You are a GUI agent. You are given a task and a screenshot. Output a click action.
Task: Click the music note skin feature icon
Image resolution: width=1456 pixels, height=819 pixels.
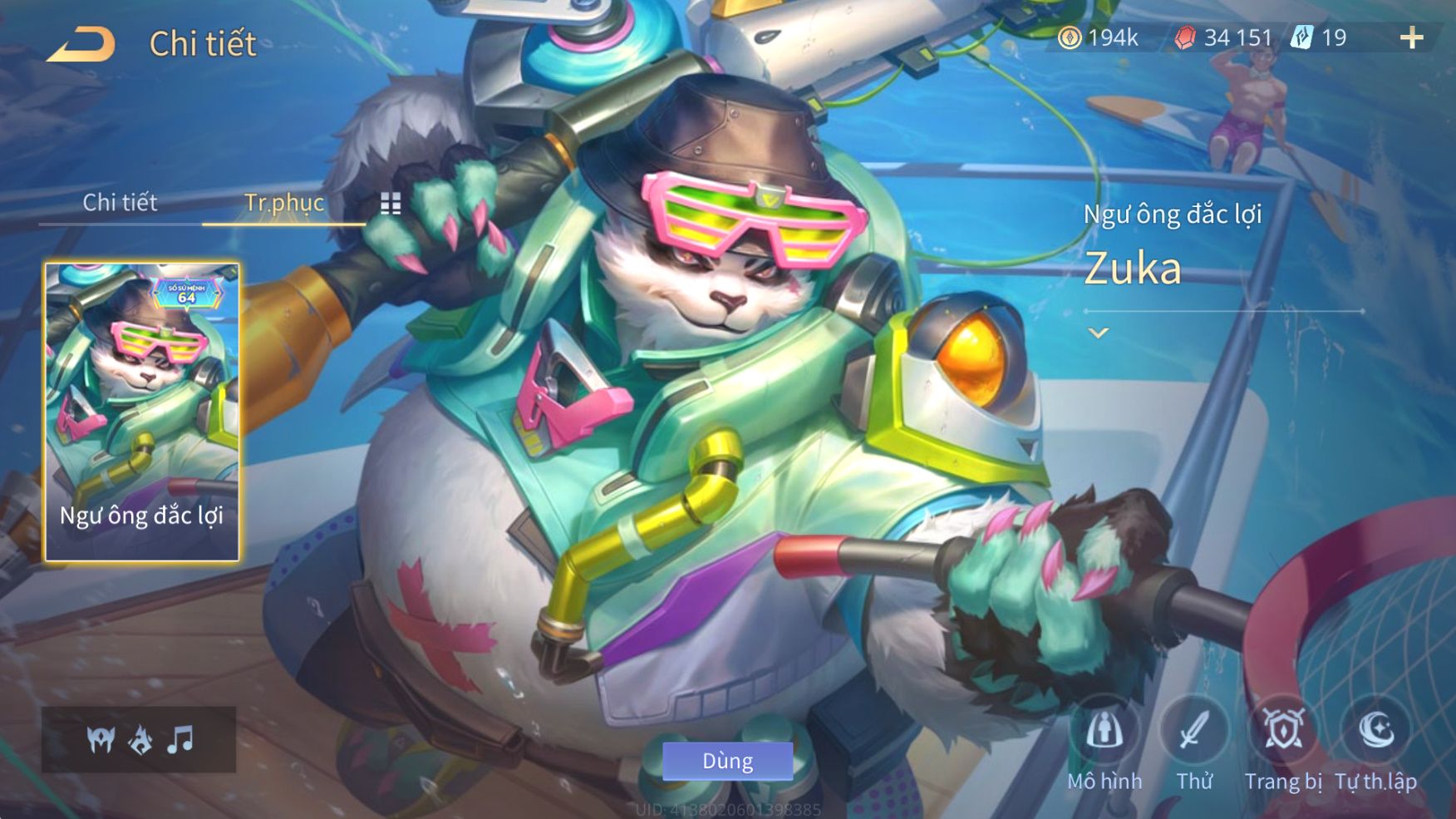[x=180, y=739]
